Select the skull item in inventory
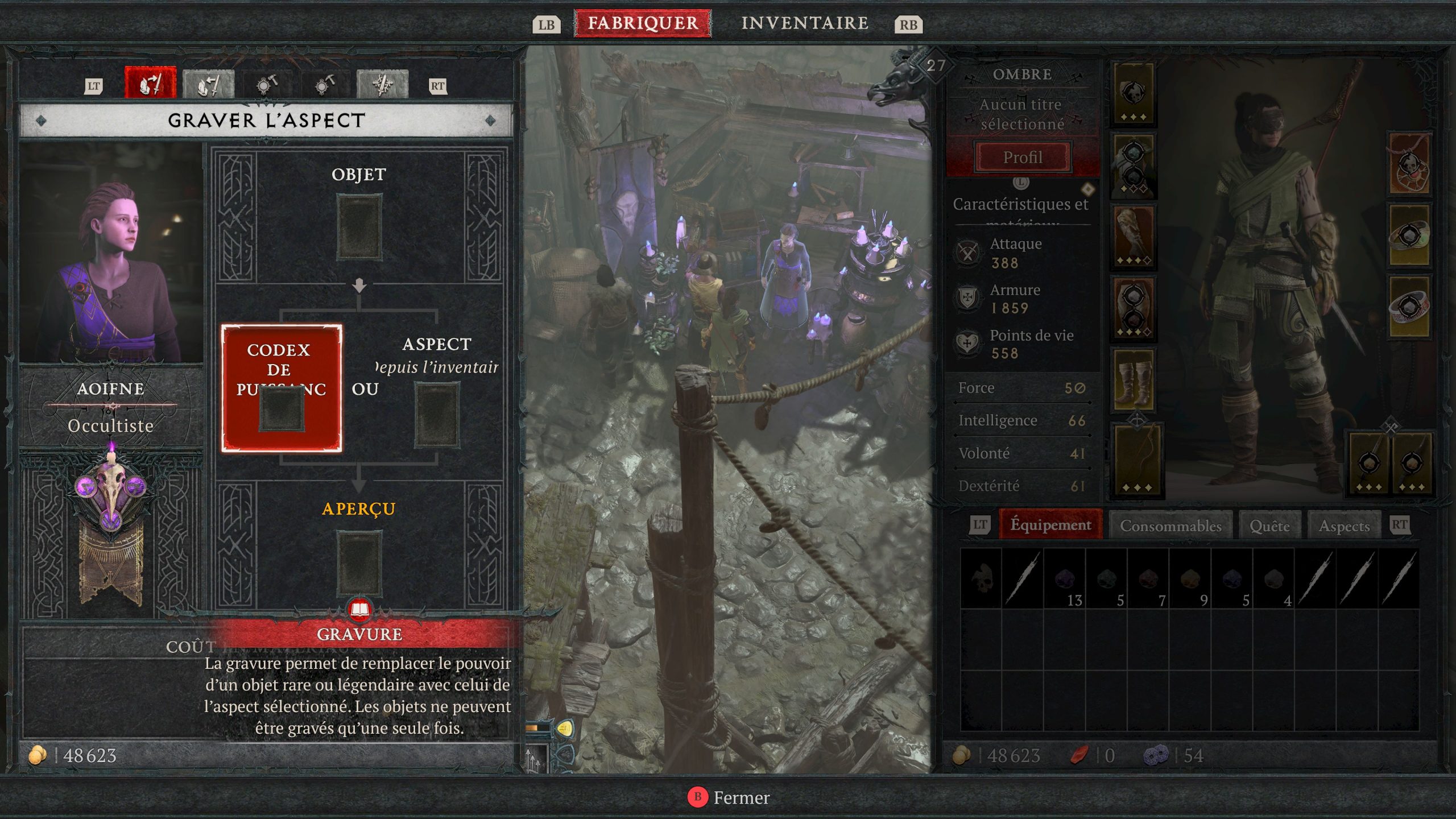 (x=981, y=578)
